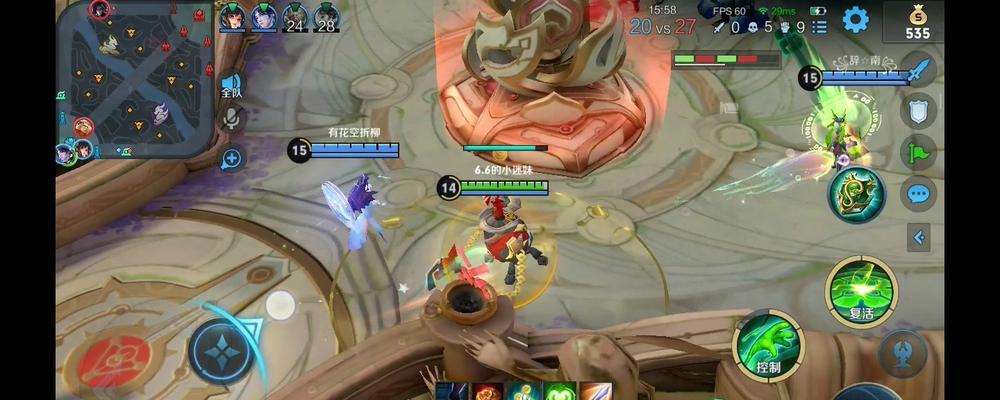Image resolution: width=1000 pixels, height=400 pixels.
Task: Select the level 28 hero portrait
Action: click(x=326, y=18)
